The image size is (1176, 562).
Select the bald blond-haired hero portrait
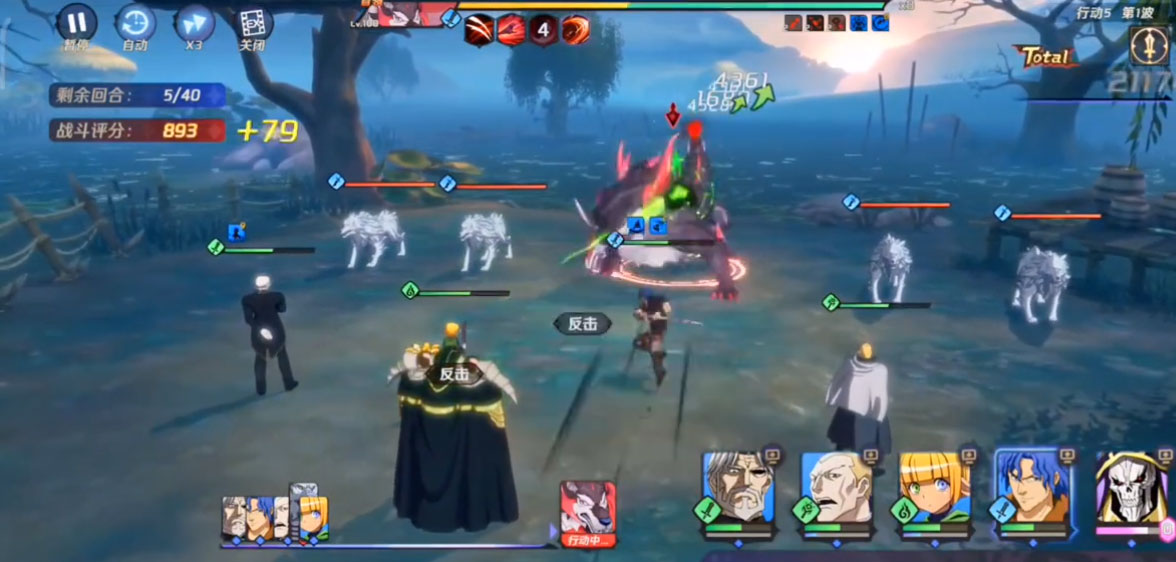point(836,488)
